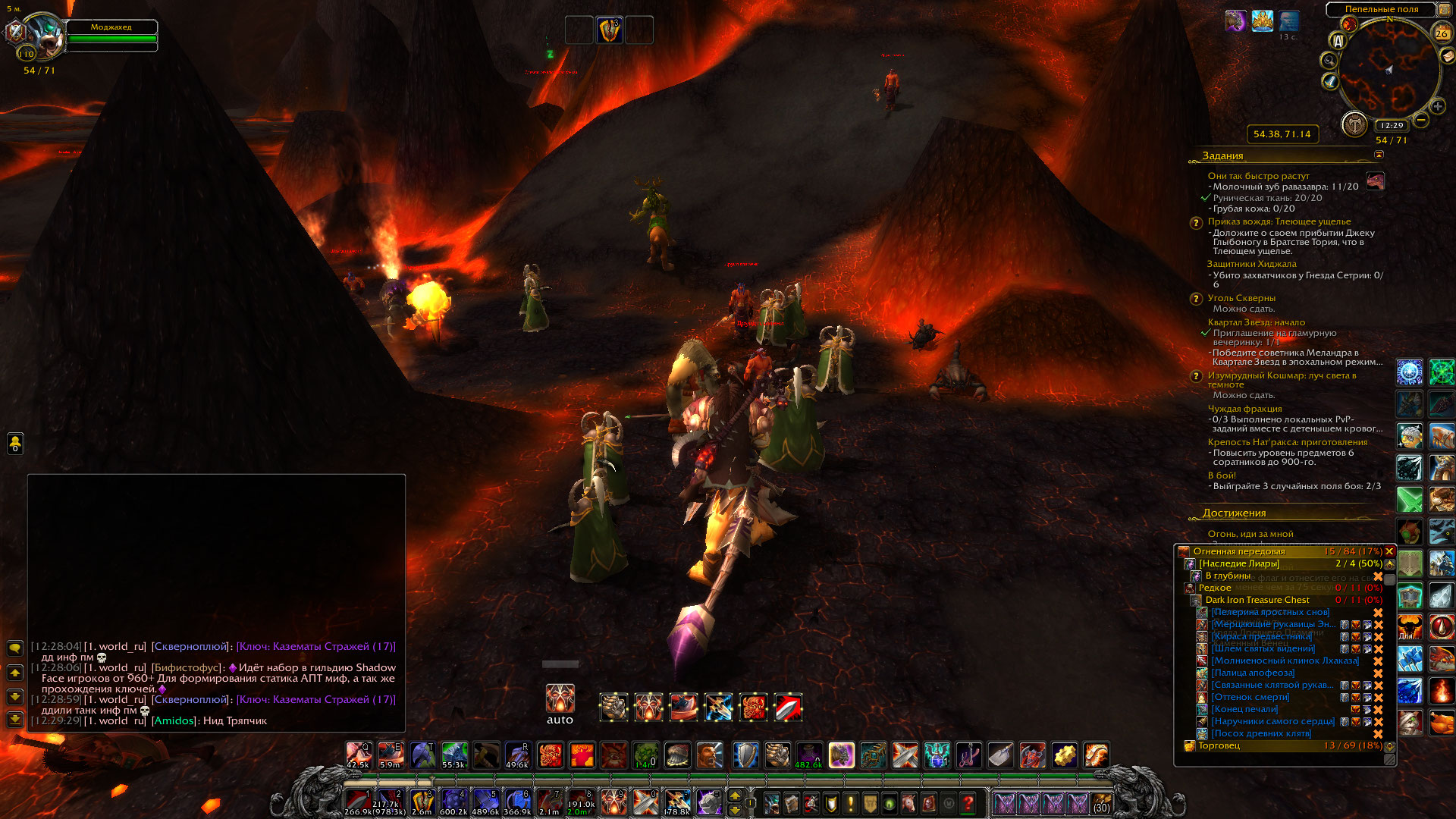Image resolution: width=1456 pixels, height=819 pixels.
Task: Open the mail envelope icon on the minimap
Action: tap(1447, 55)
